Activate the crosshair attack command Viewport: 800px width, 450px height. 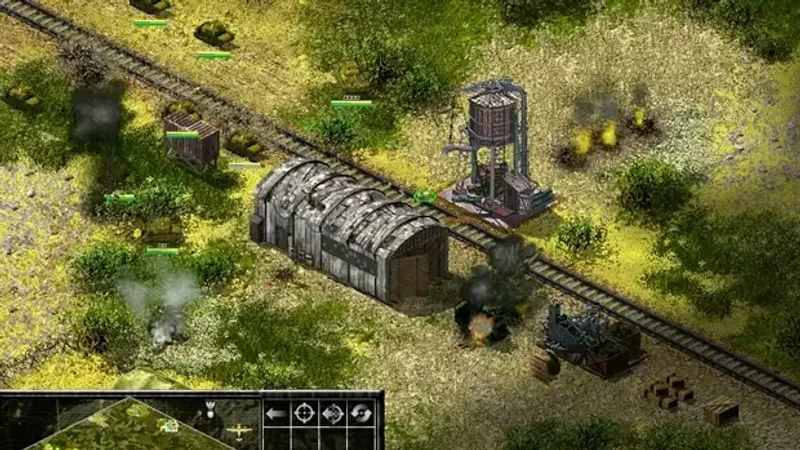click(304, 413)
